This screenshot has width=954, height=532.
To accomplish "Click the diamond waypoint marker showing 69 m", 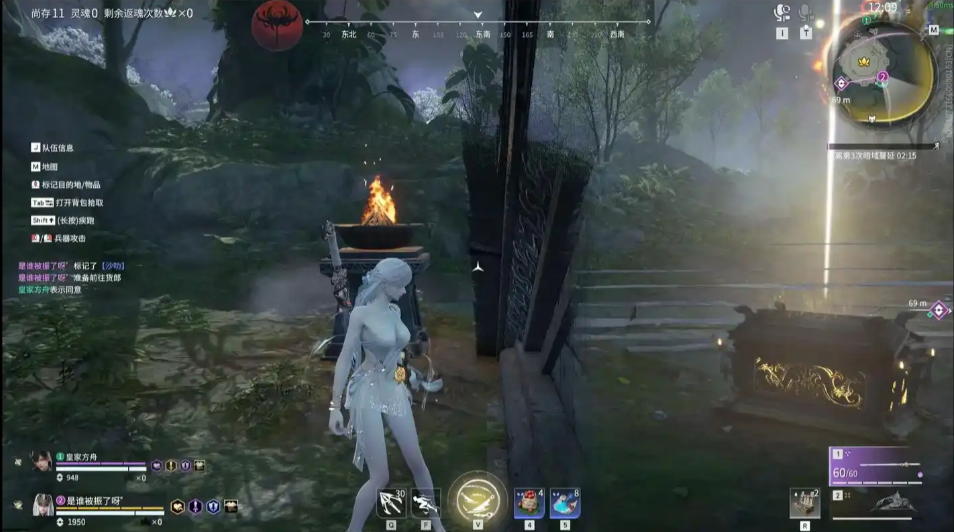I will pyautogui.click(x=938, y=311).
